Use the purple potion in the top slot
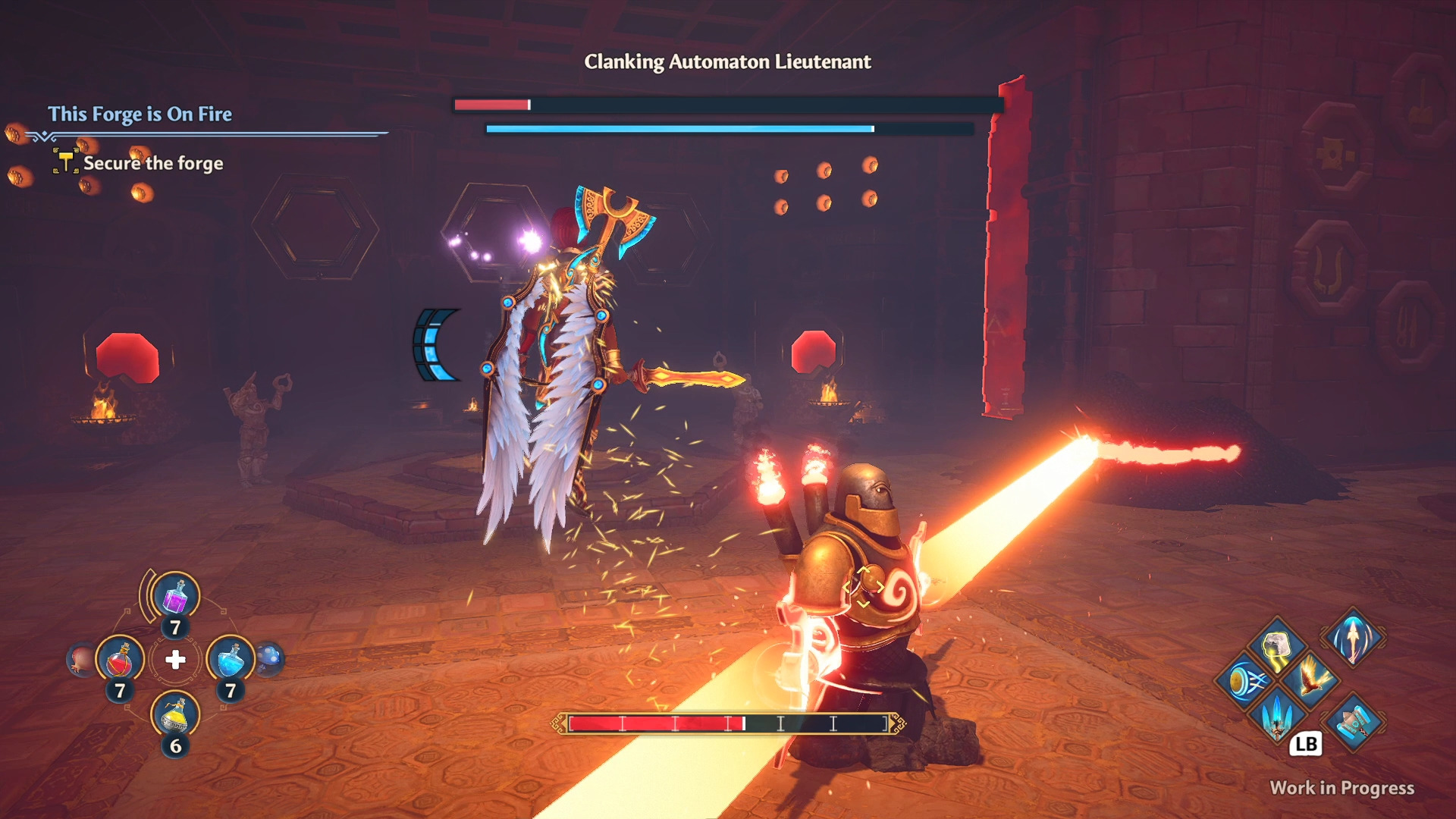The width and height of the screenshot is (1456, 819). (x=176, y=597)
